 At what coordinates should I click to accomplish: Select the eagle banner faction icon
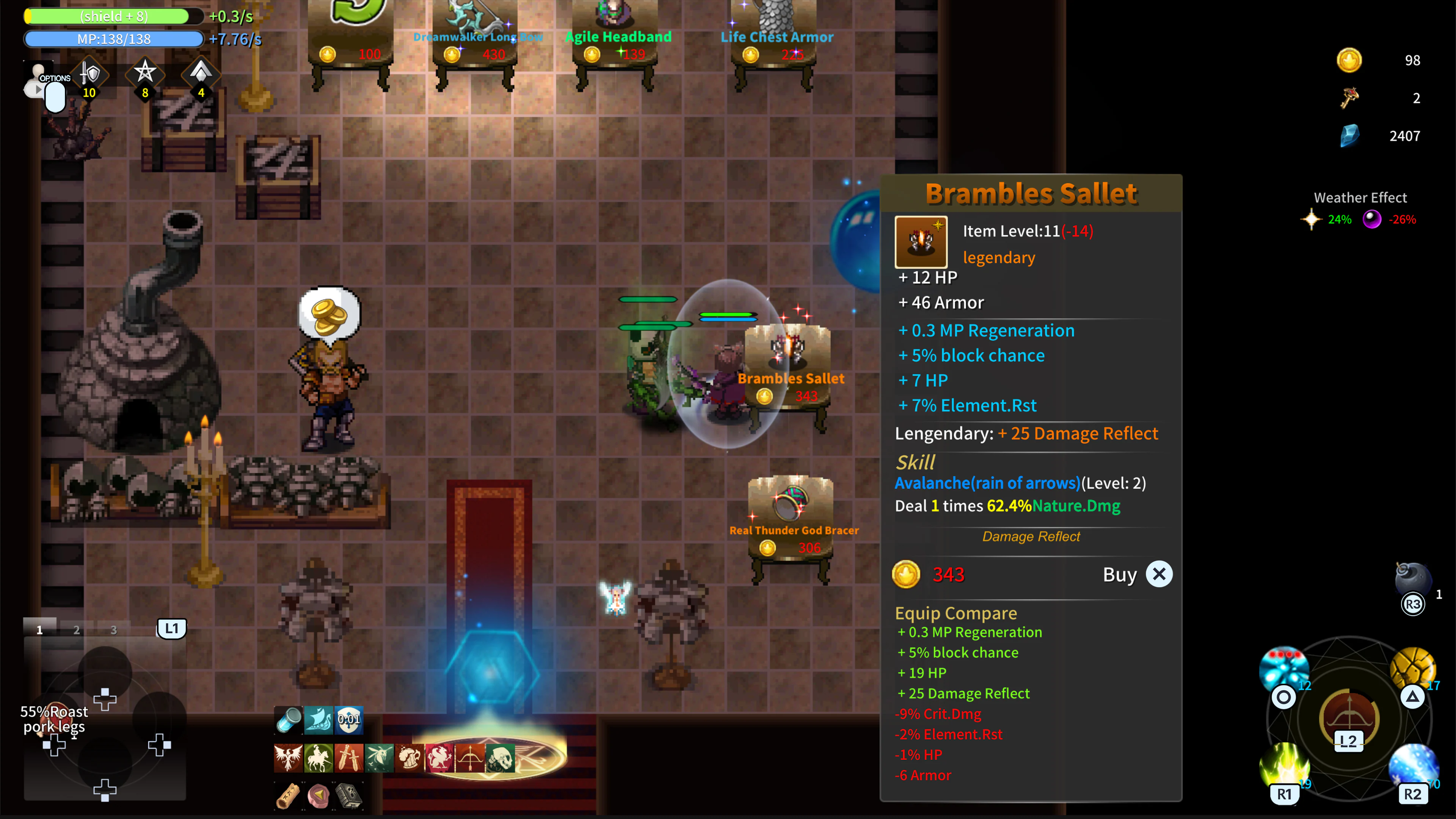click(288, 759)
